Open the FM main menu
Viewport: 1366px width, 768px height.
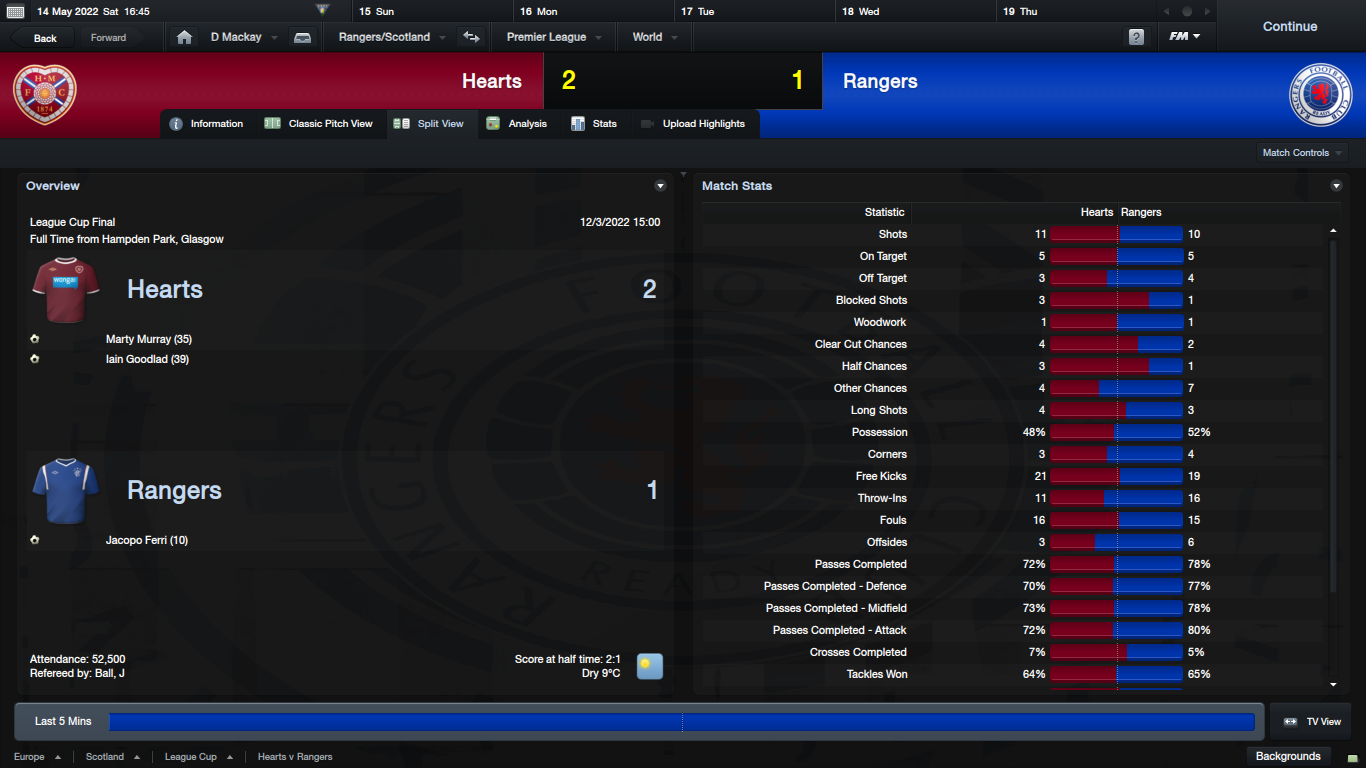(x=1184, y=37)
